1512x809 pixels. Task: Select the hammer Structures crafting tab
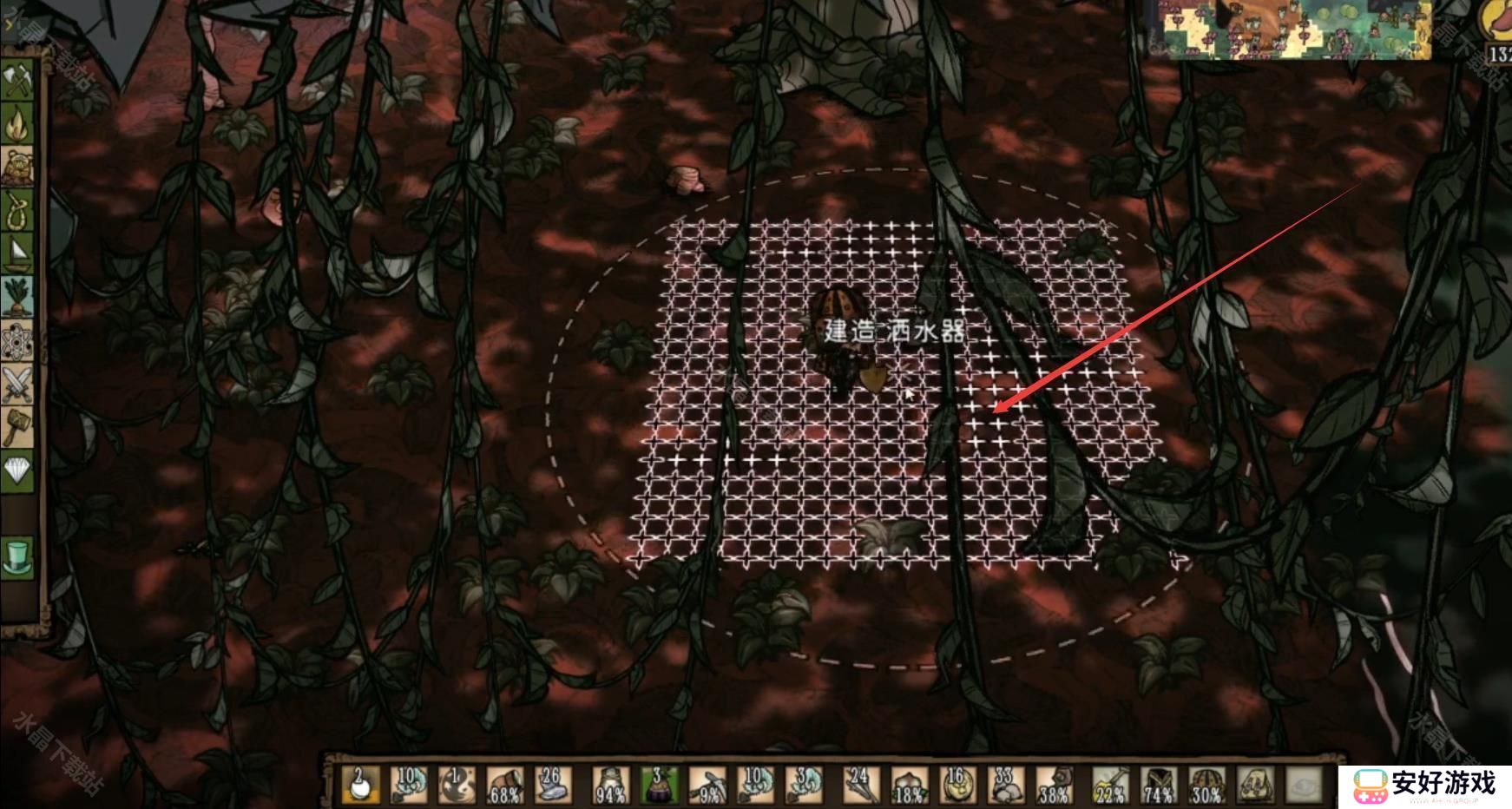18,427
